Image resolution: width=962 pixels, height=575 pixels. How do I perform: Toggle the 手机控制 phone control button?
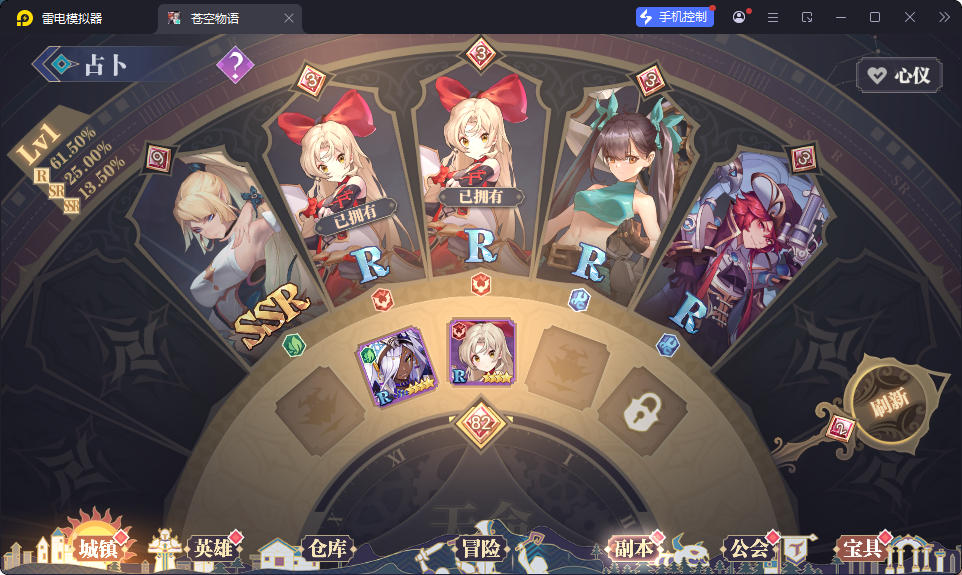674,17
